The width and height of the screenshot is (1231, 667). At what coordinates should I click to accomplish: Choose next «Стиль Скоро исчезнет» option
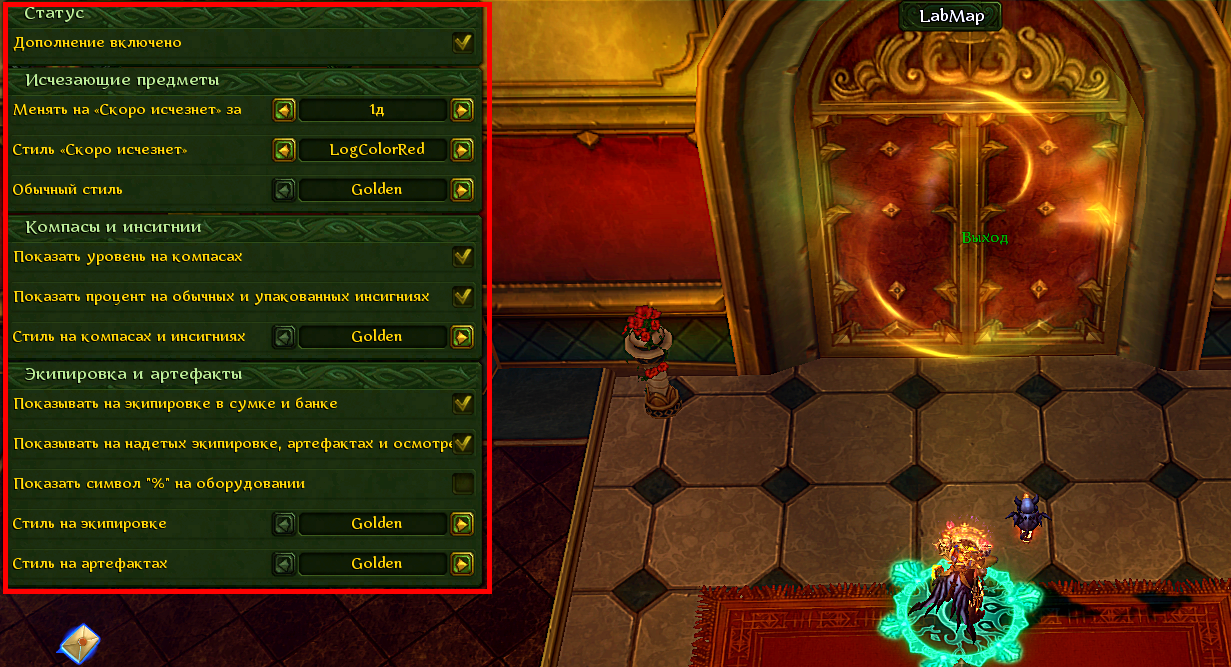[x=462, y=149]
